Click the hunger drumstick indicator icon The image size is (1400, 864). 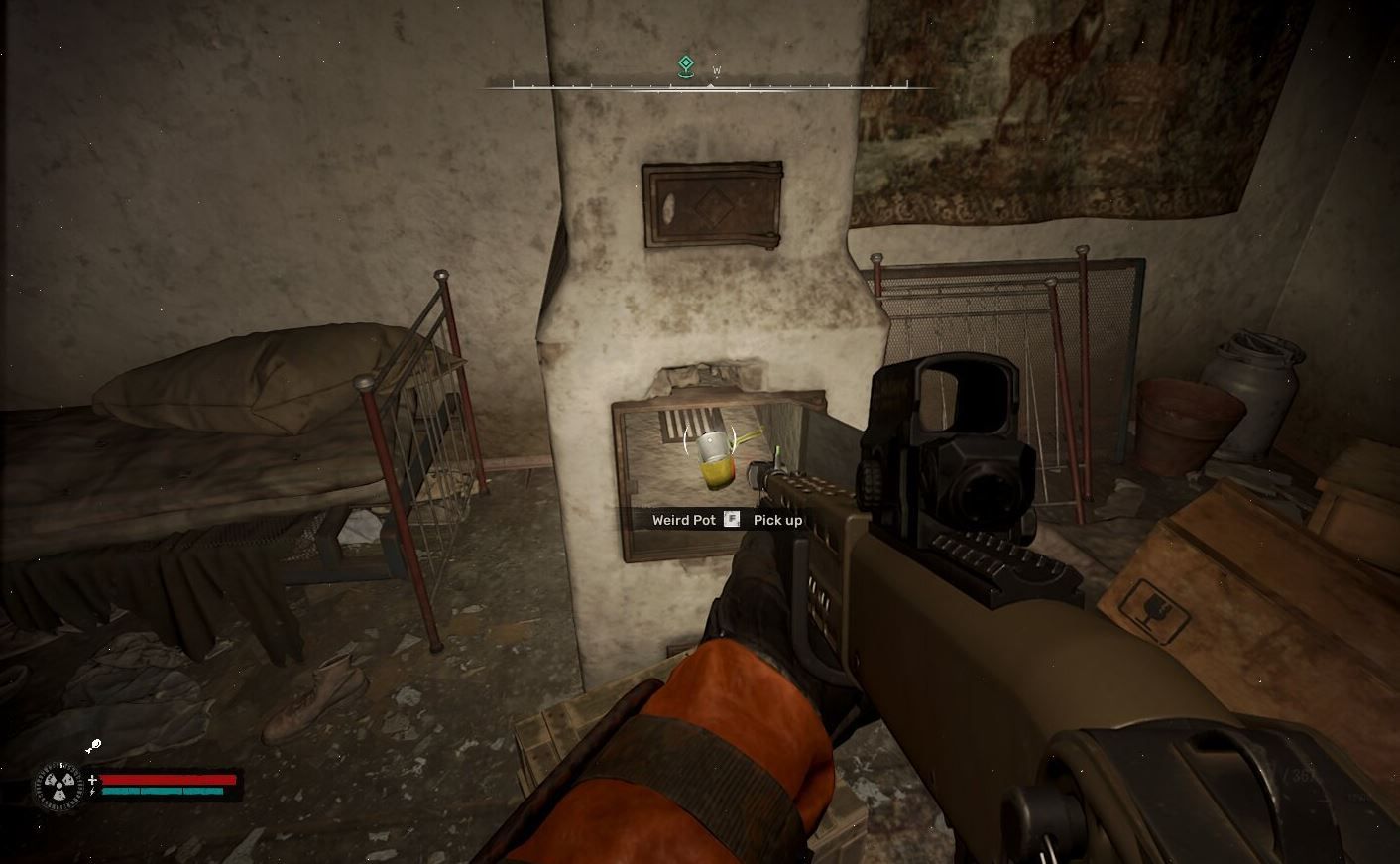pos(94,746)
